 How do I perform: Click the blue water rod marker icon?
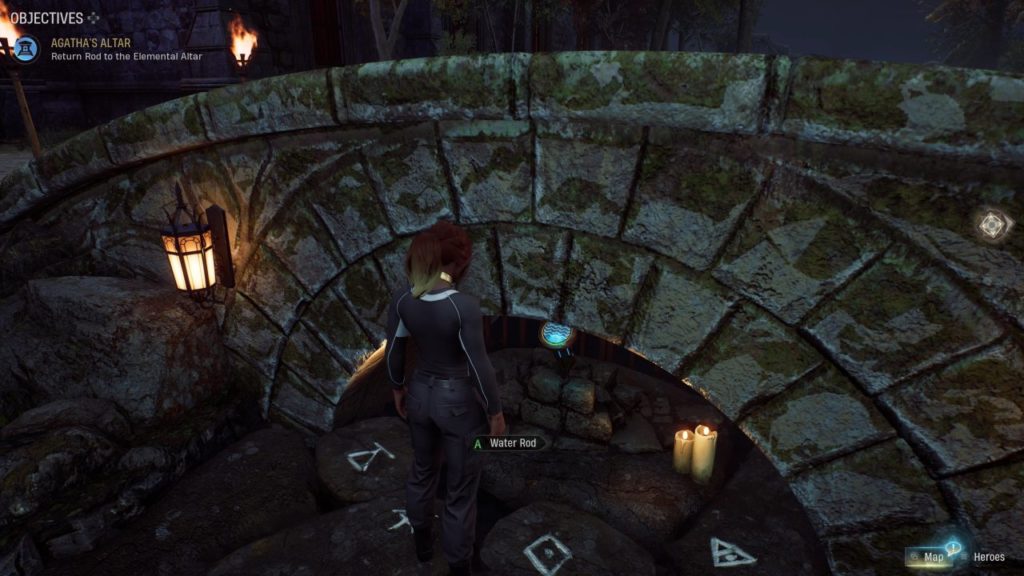pyautogui.click(x=555, y=333)
